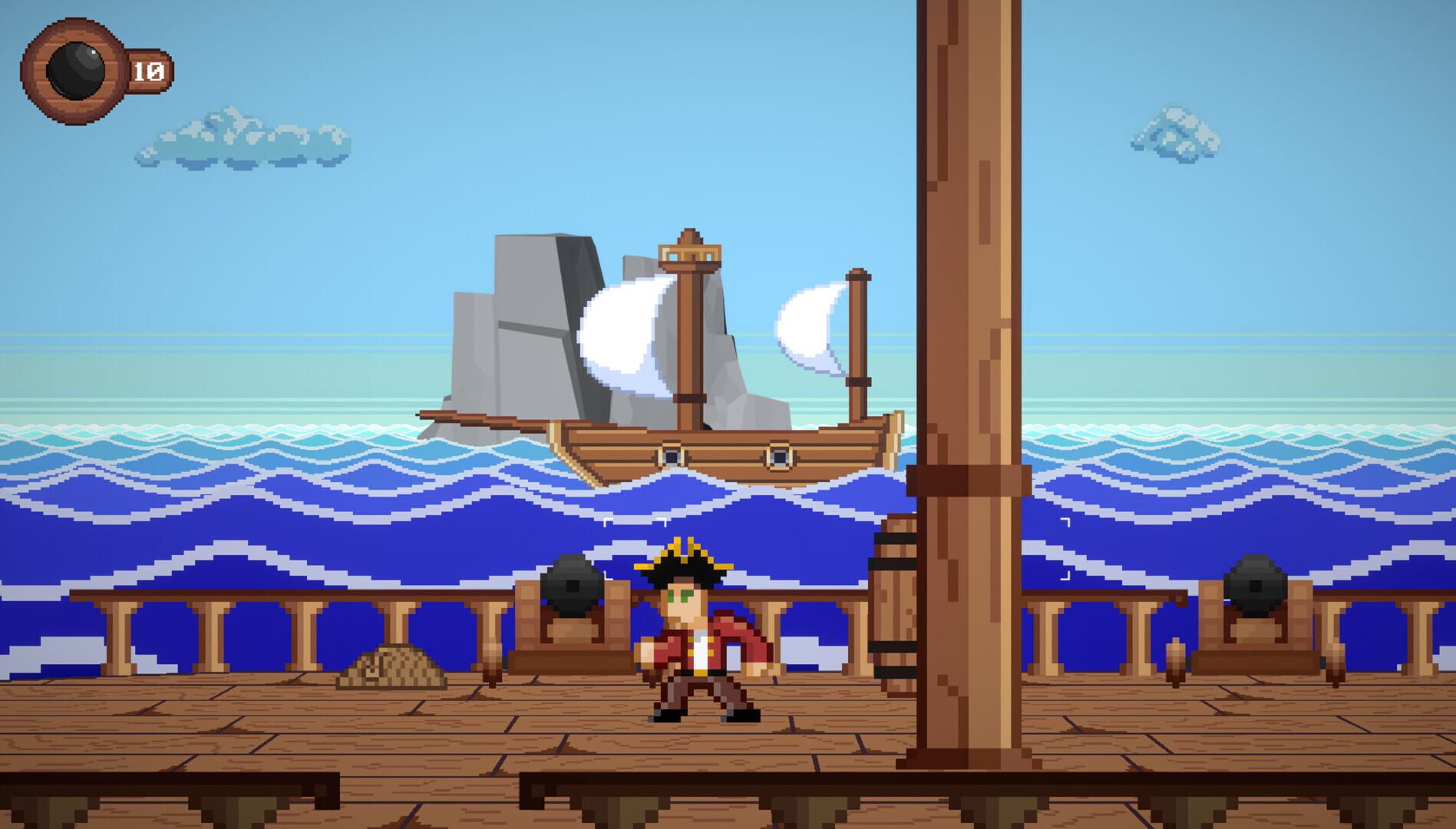
Task: Click the cloud in the top right sky
Action: 1170,134
